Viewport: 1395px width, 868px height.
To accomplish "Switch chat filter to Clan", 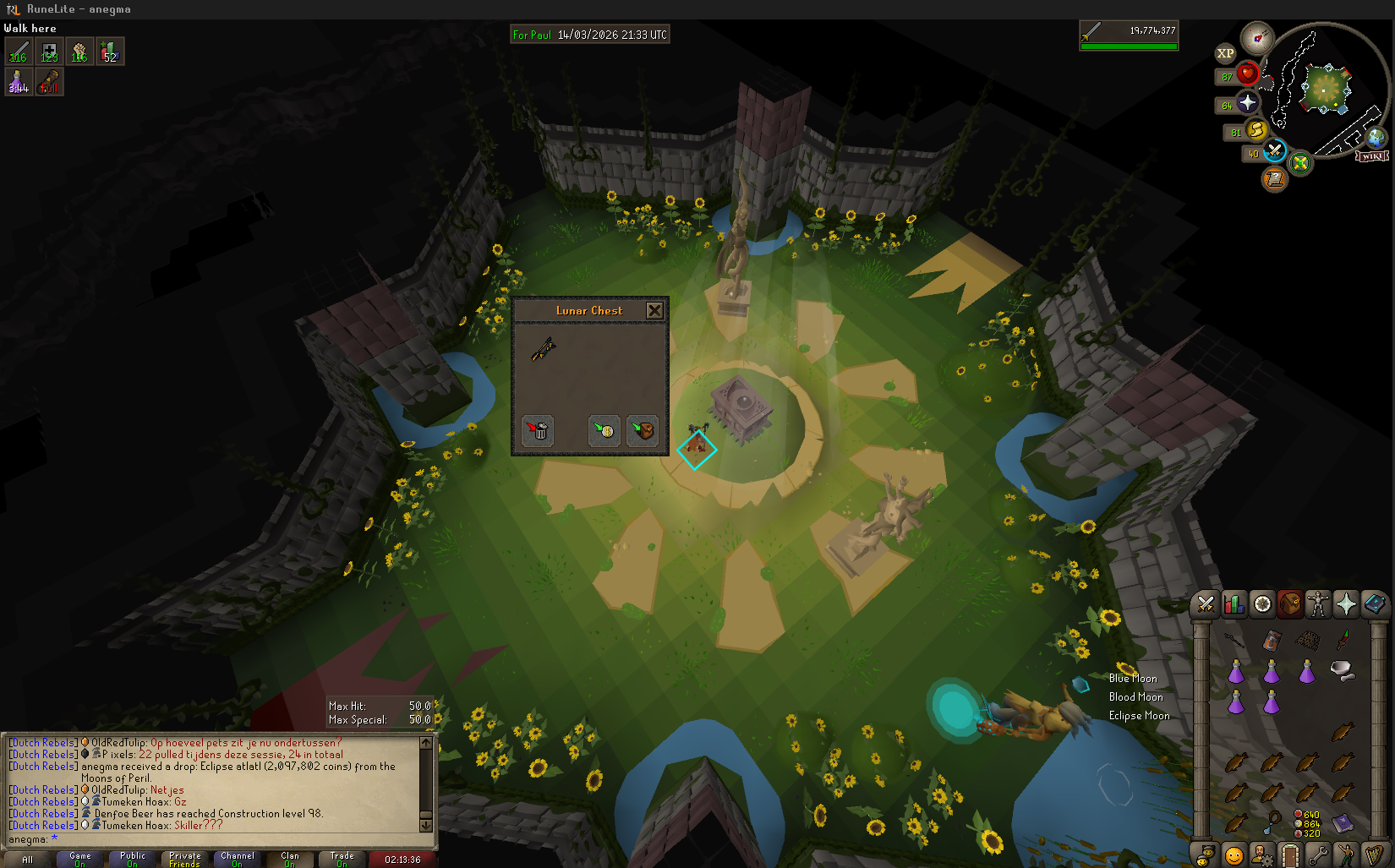I will (290, 859).
